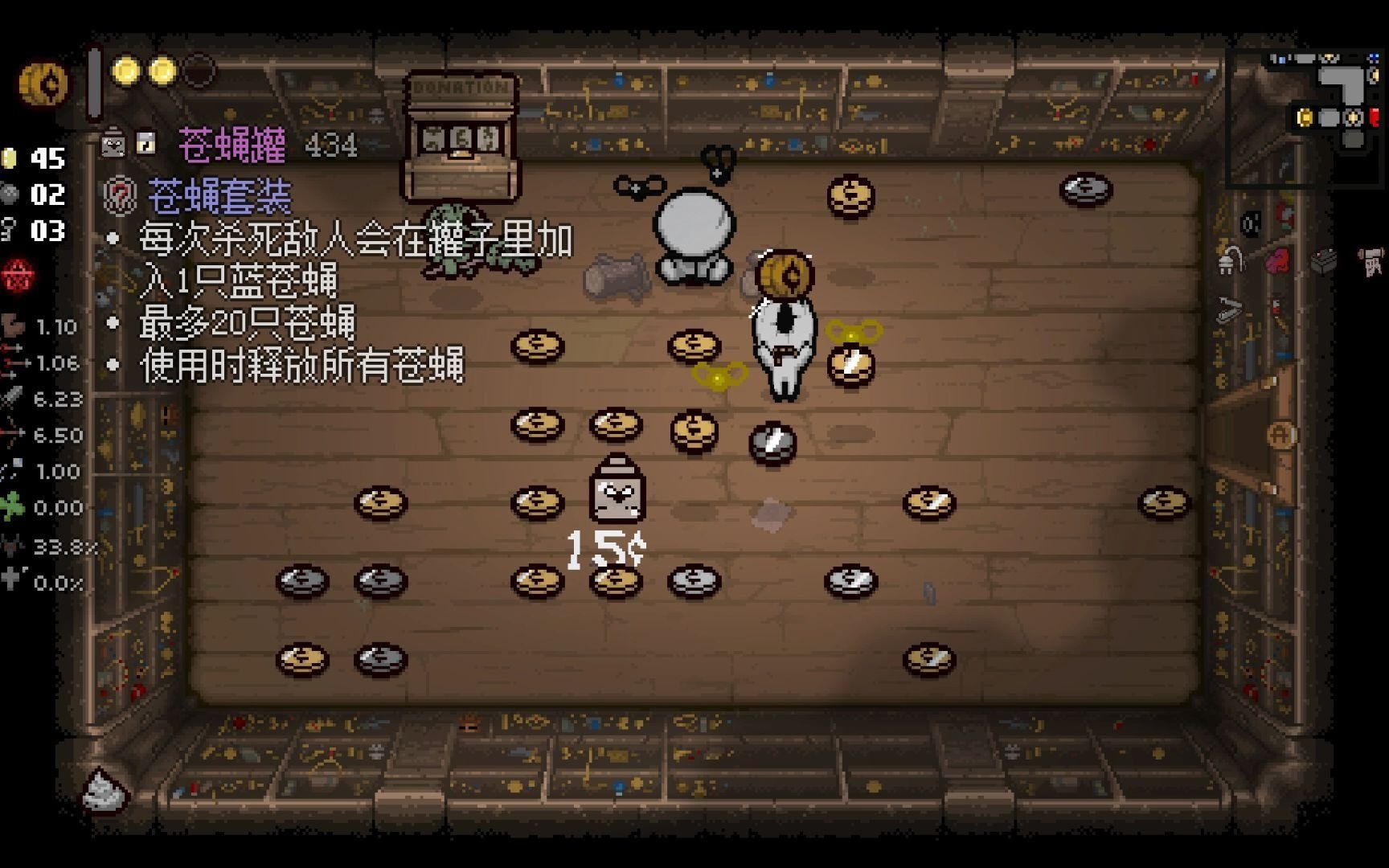Click the yellow coin heart in the health bar

(x=127, y=71)
